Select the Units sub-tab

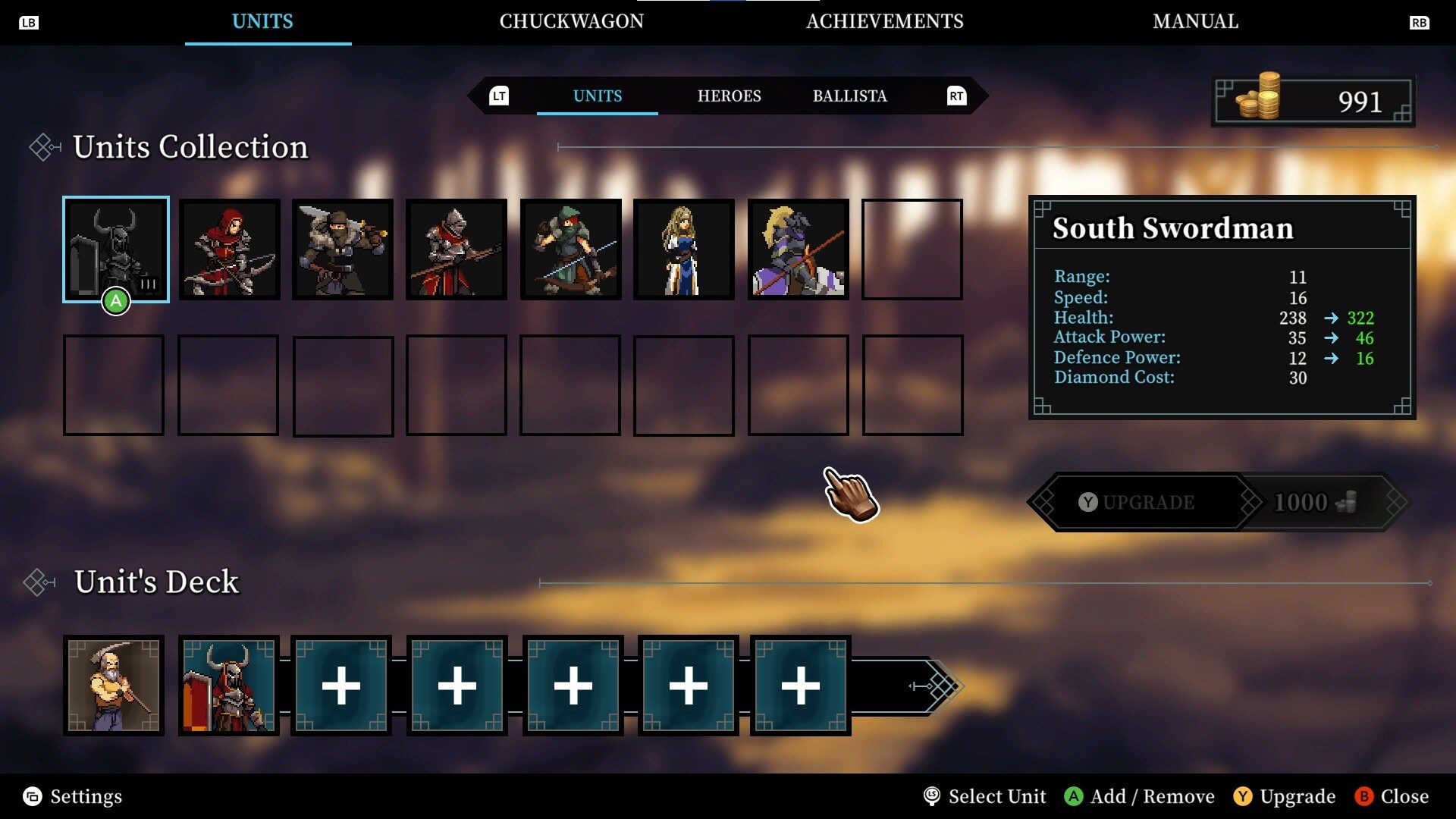click(x=597, y=96)
